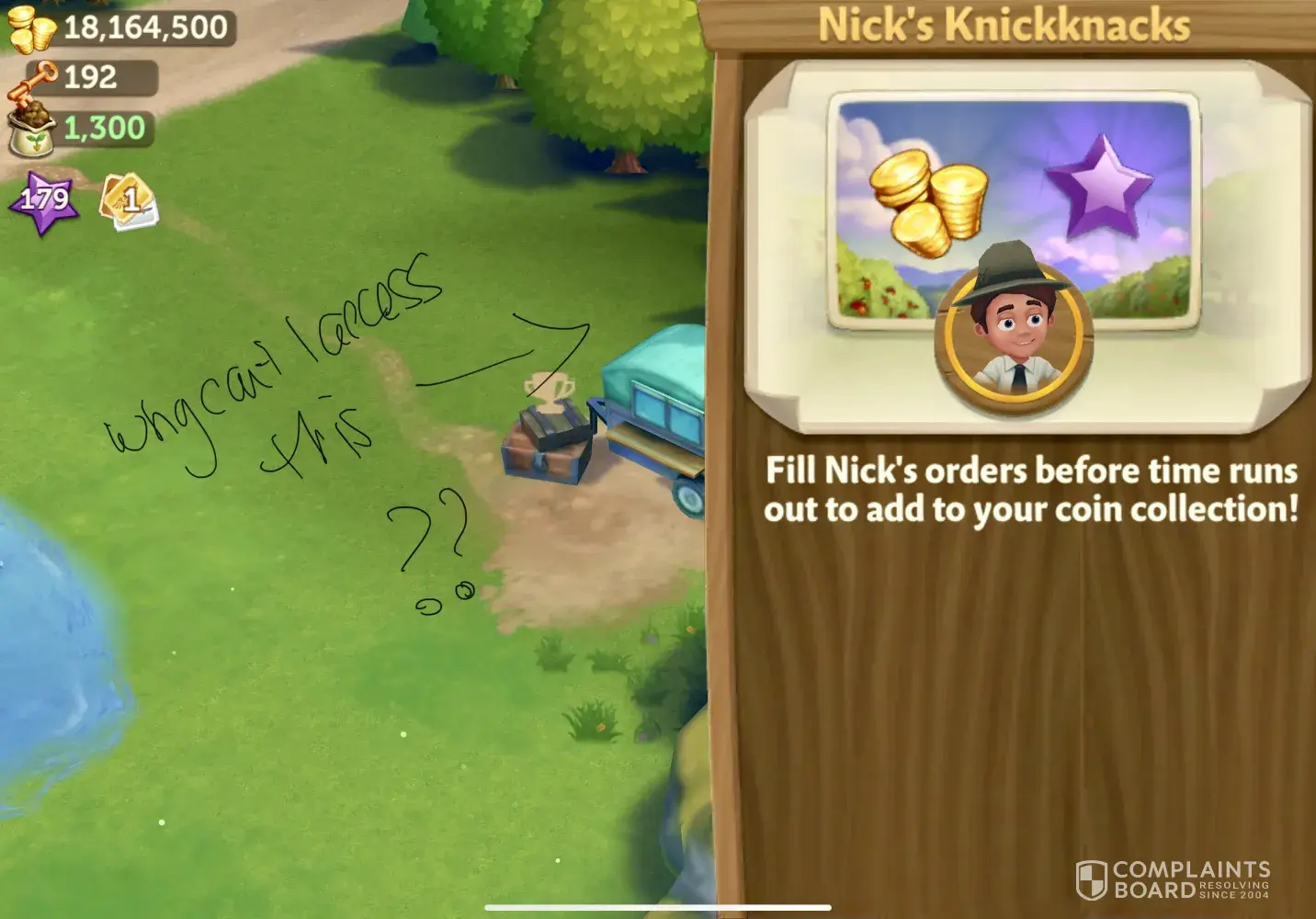Tap the golden cards icon showing 1
The image size is (1316, 919).
tap(129, 199)
